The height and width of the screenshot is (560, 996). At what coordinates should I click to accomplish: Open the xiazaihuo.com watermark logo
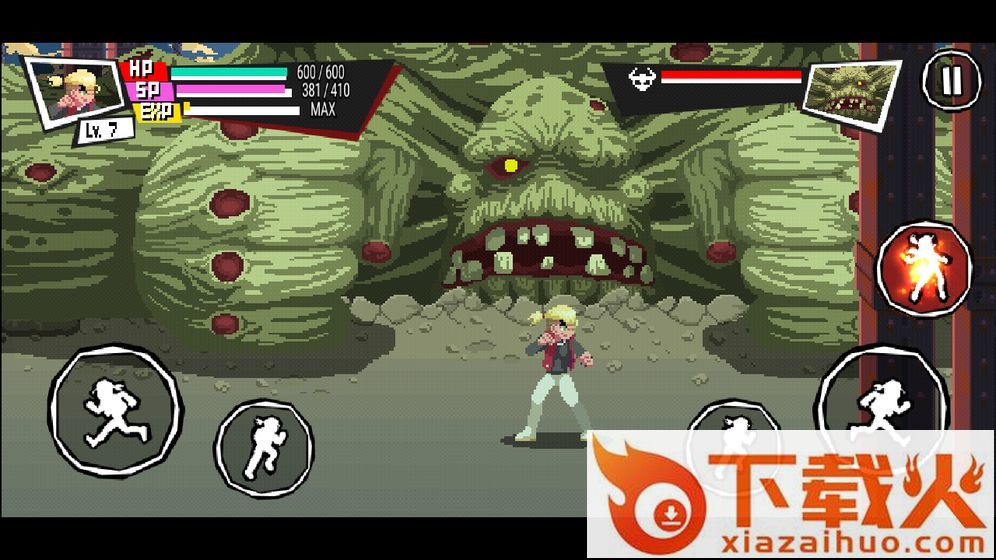pos(790,495)
